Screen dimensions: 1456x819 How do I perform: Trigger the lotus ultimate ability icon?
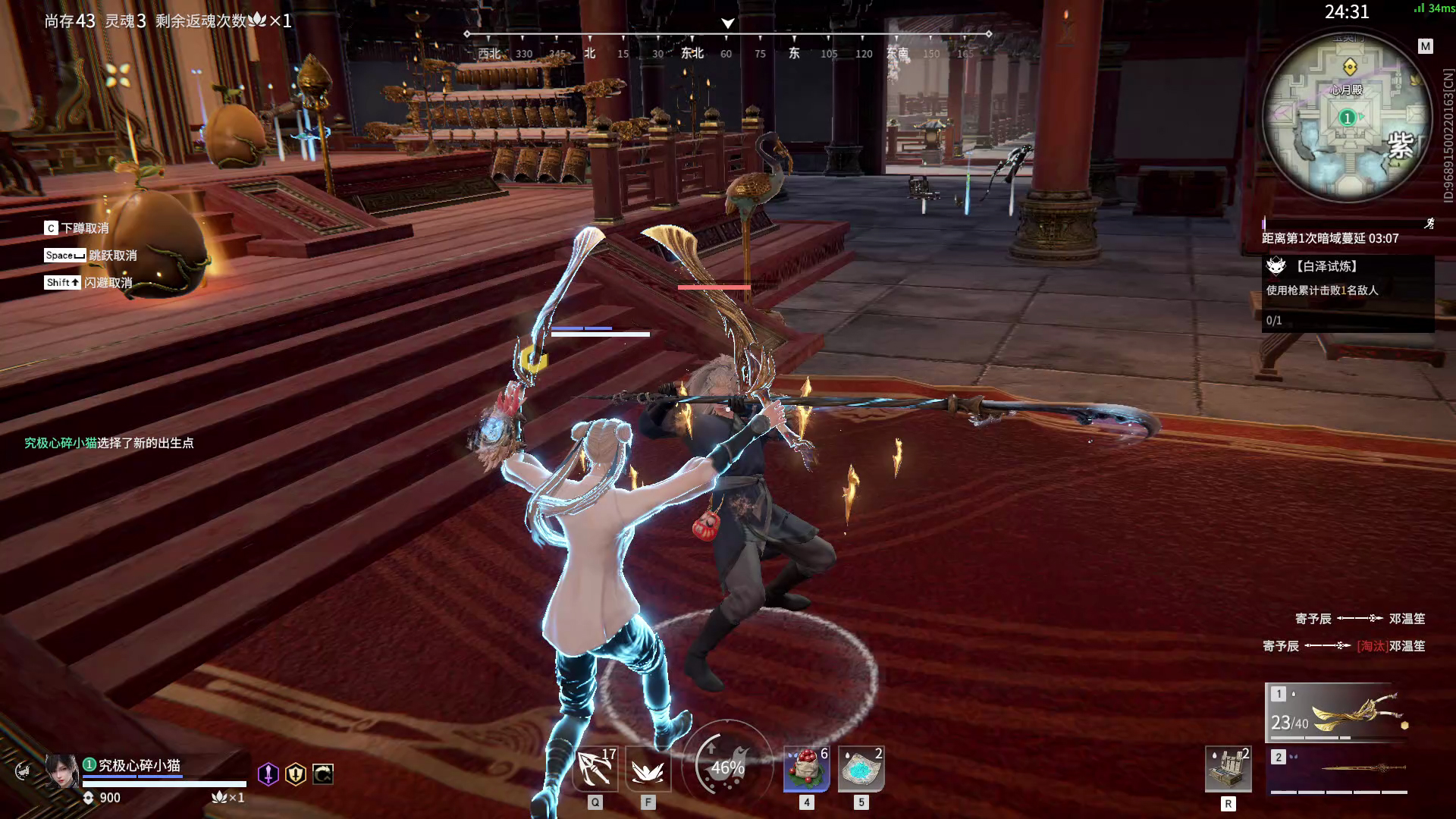[x=648, y=769]
